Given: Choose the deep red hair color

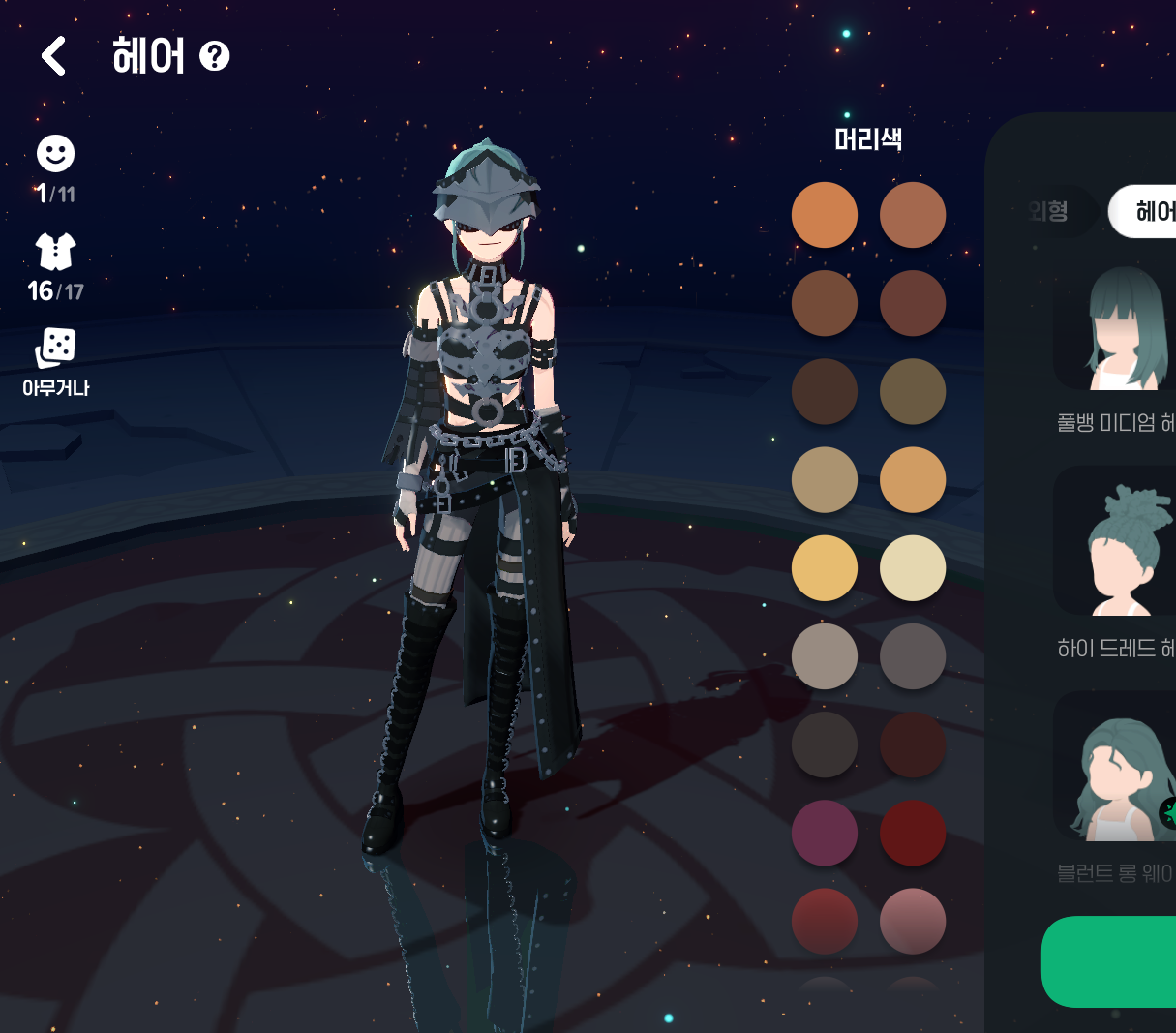Looking at the screenshot, I should pos(913,833).
